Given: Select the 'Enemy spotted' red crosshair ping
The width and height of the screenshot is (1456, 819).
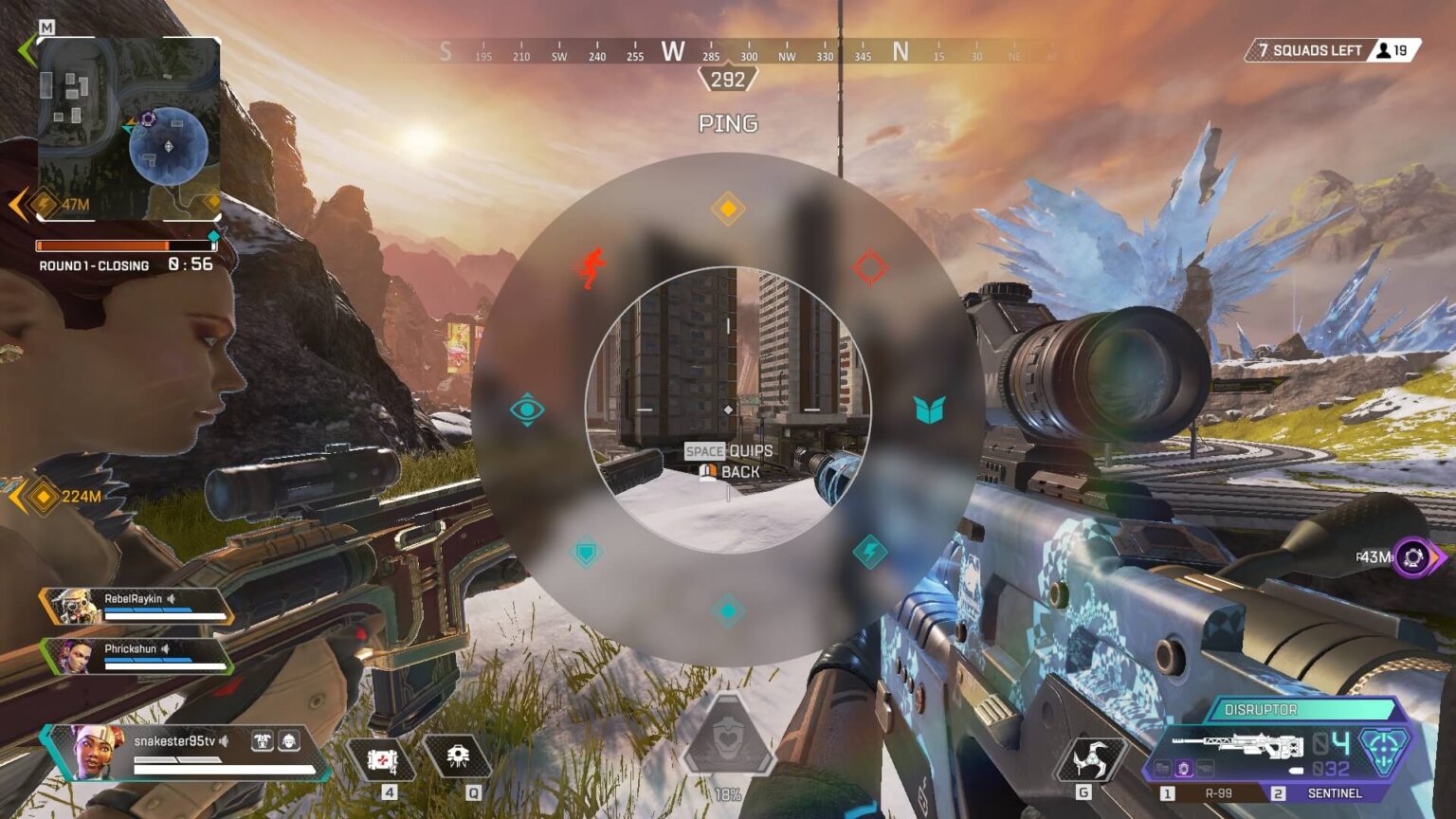Looking at the screenshot, I should click(868, 268).
